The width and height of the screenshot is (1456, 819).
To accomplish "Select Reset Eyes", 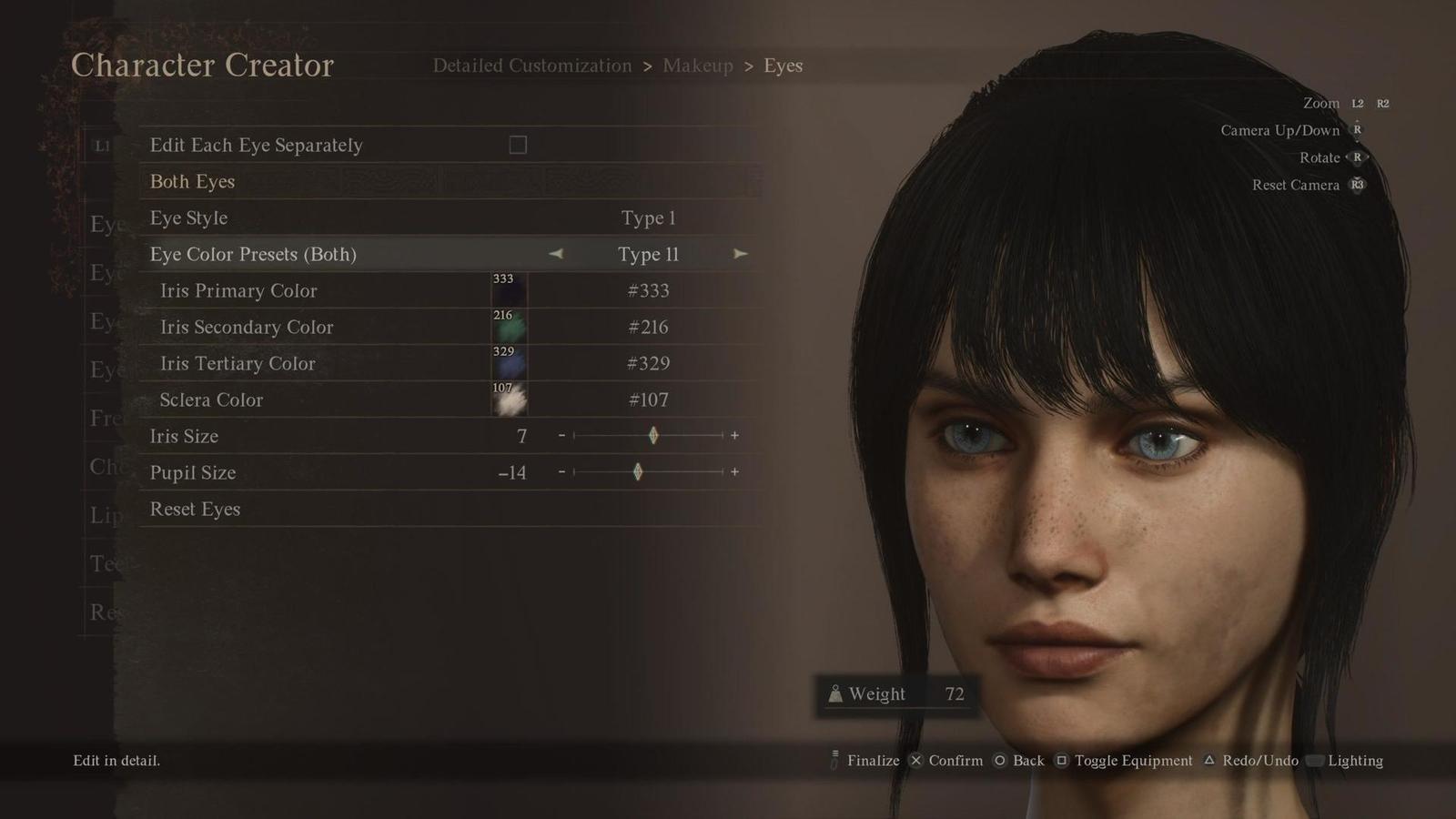I will pos(195,509).
